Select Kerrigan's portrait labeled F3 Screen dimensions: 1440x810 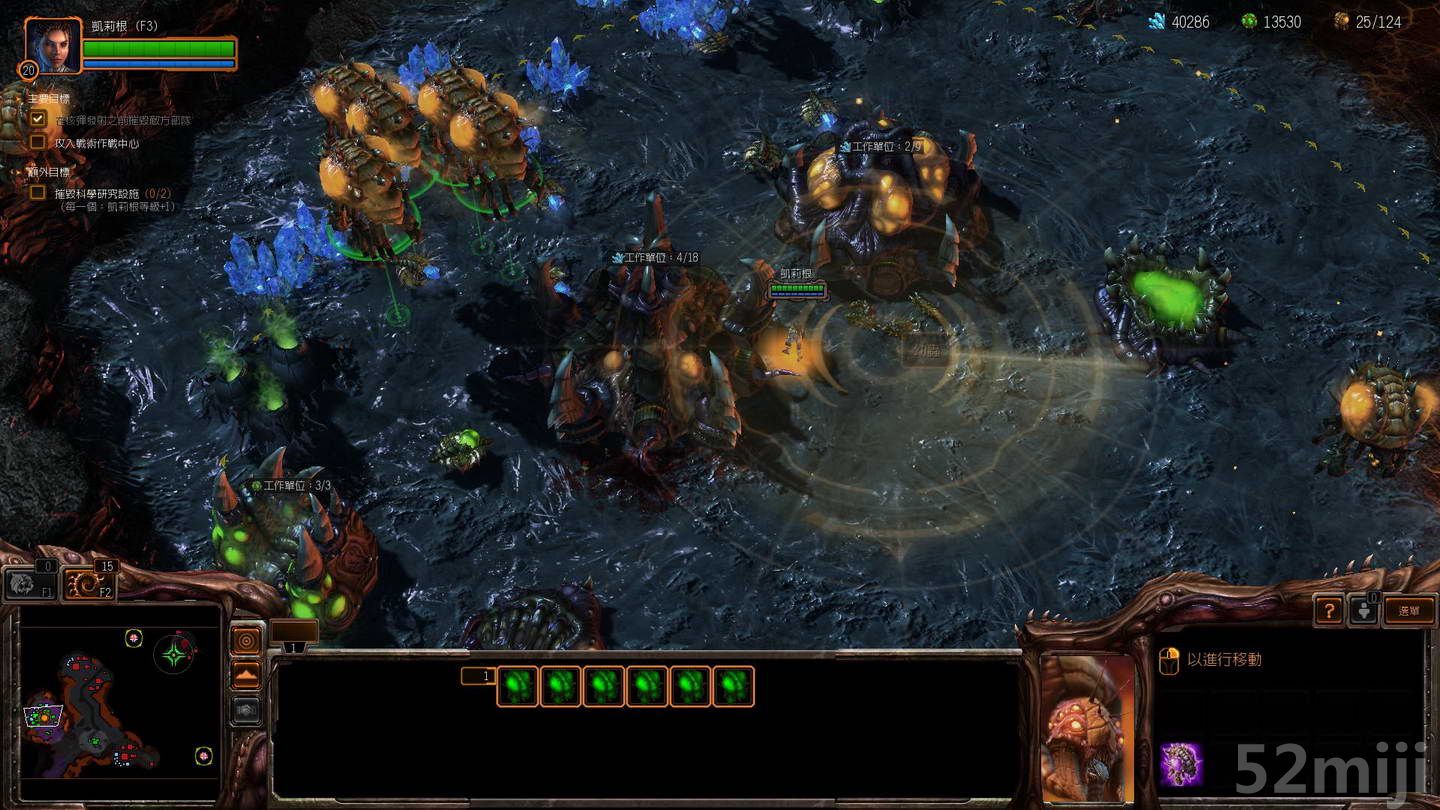click(55, 47)
